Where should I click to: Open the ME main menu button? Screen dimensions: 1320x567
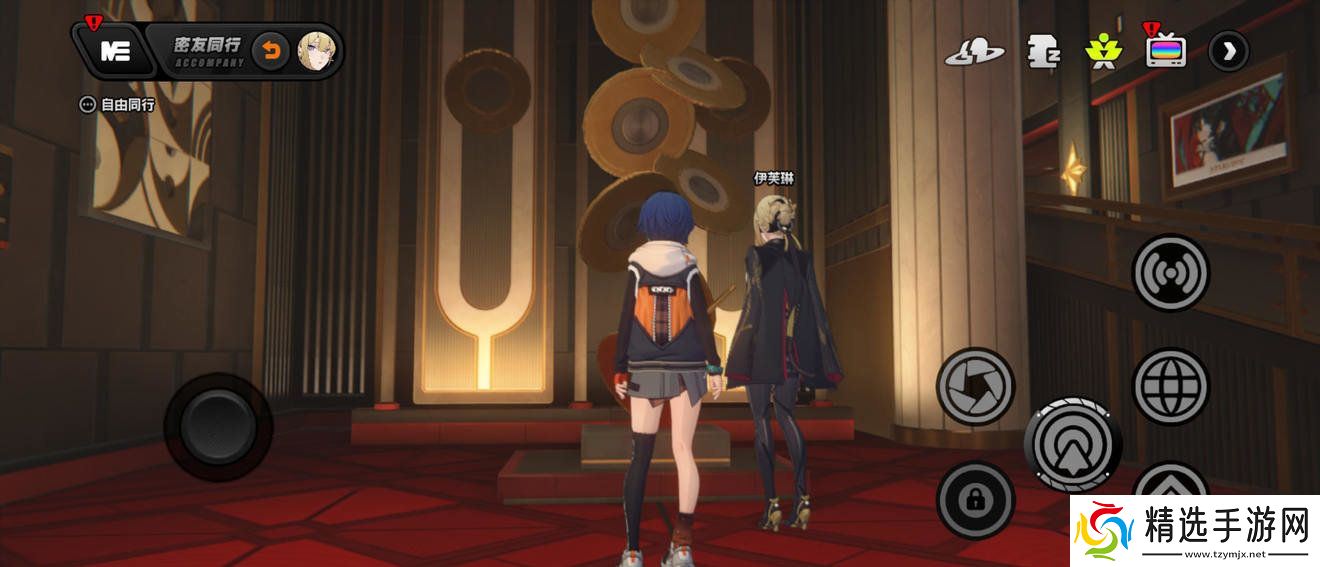click(x=115, y=51)
